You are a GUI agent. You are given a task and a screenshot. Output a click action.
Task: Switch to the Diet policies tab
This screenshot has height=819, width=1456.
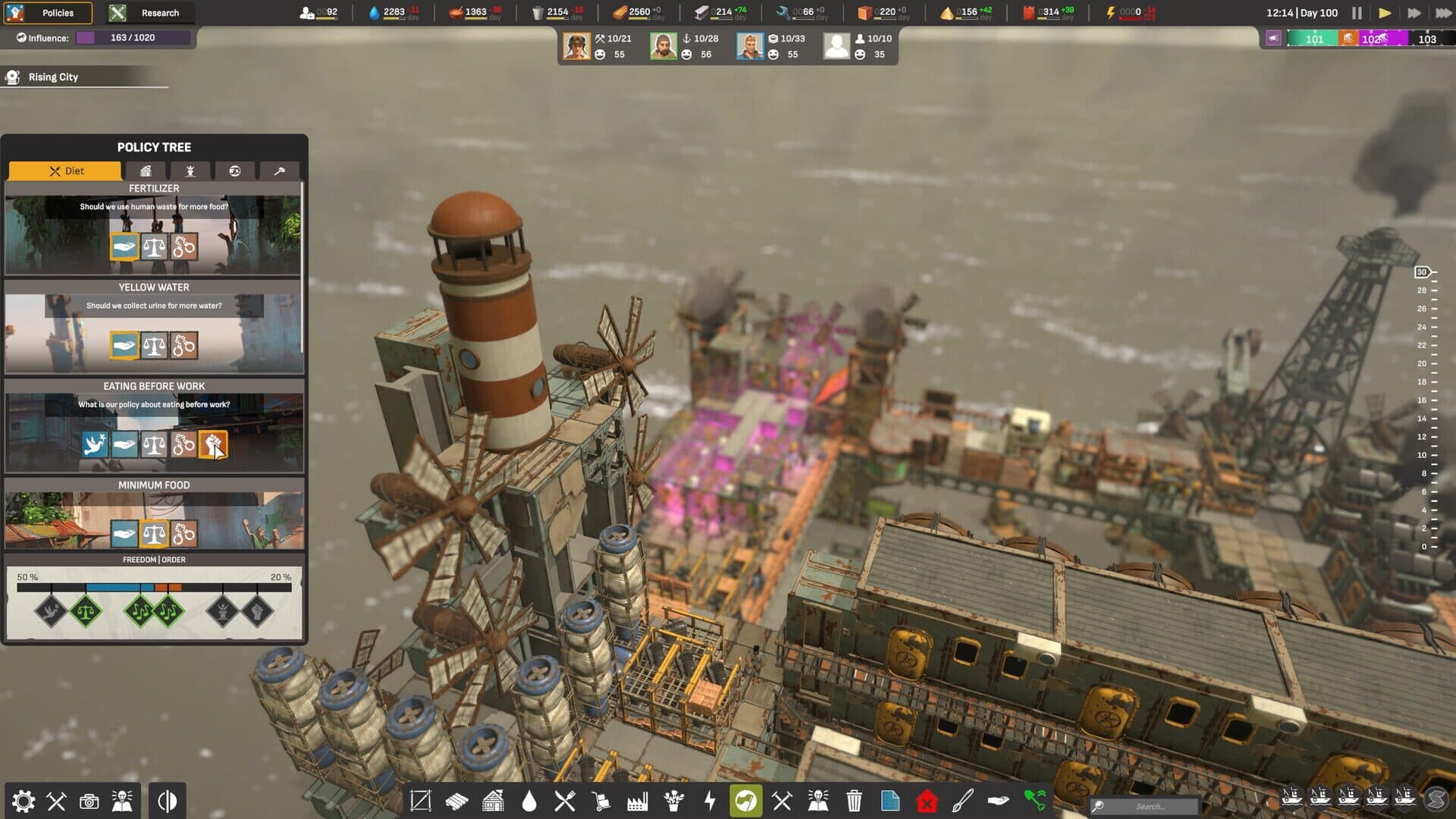(x=64, y=171)
